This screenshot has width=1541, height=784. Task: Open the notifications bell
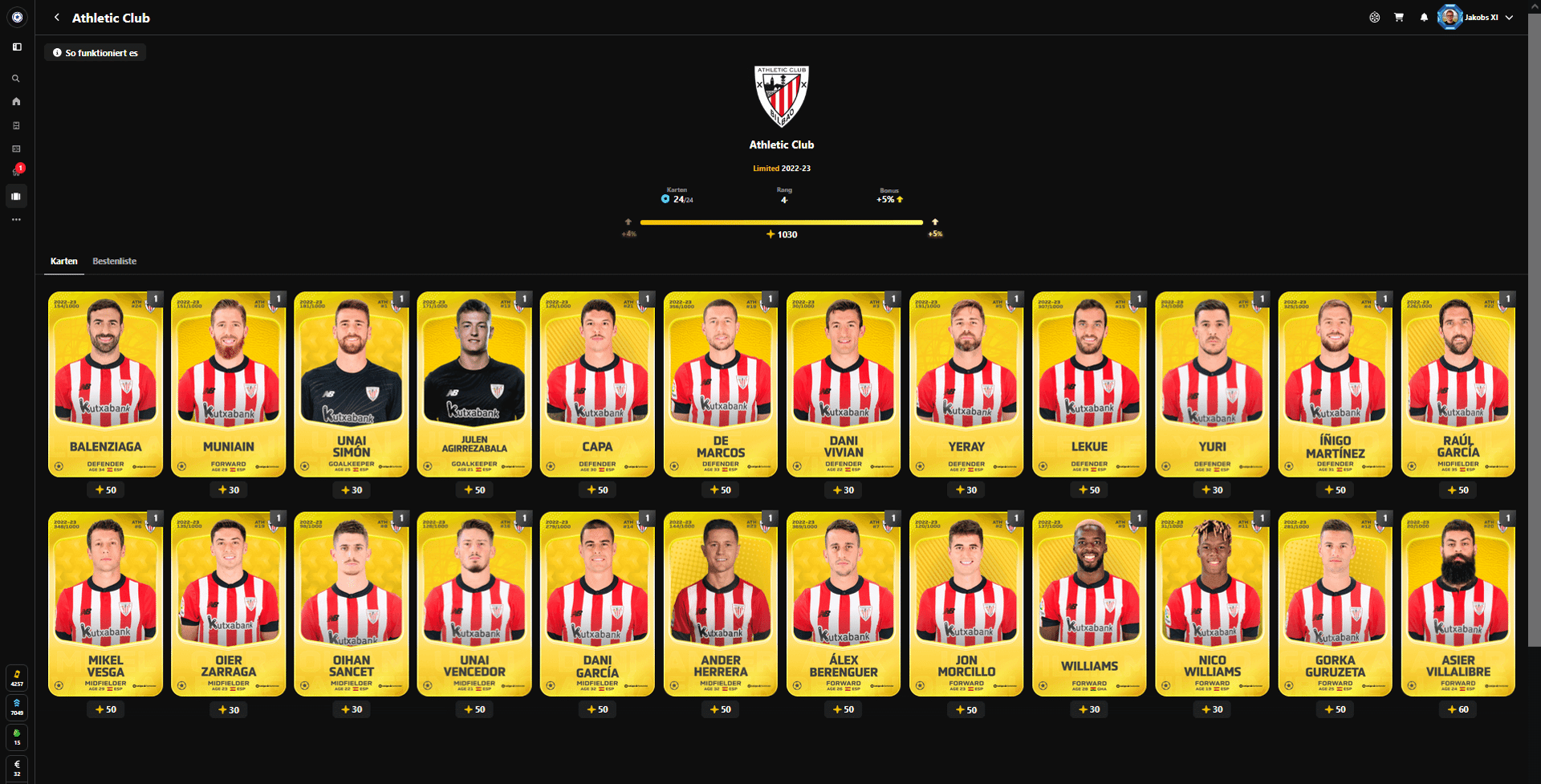pos(1424,18)
